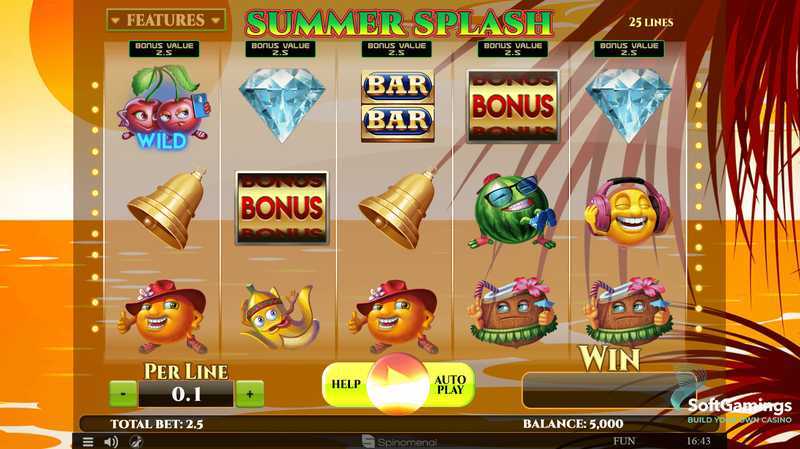Activate Auto Play
The image size is (800, 449).
tap(450, 385)
